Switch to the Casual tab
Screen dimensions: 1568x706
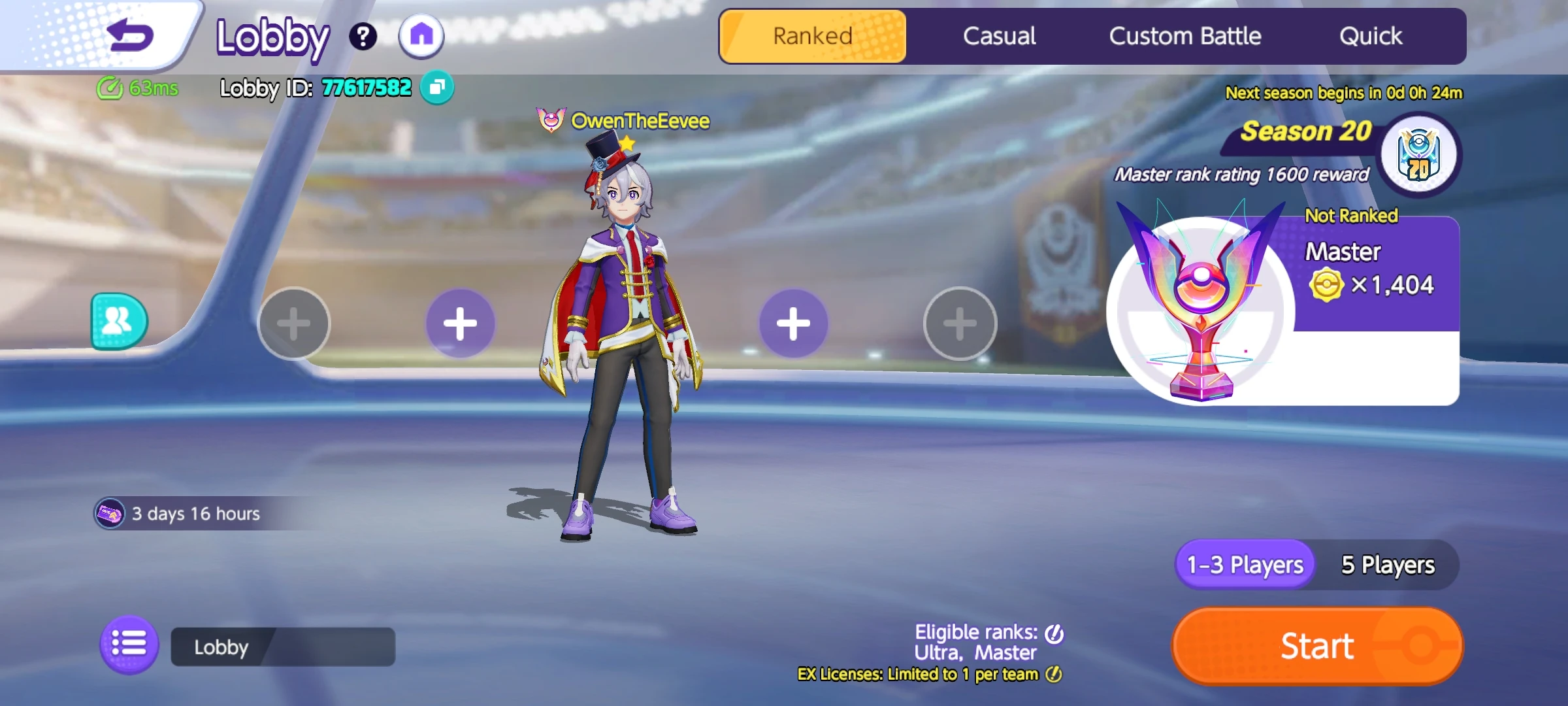point(999,36)
